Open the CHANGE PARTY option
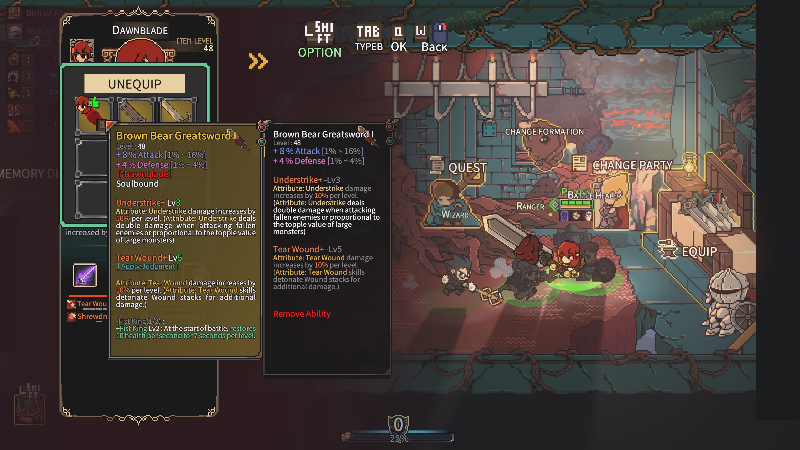Viewport: 800px width, 450px height. pyautogui.click(x=632, y=165)
